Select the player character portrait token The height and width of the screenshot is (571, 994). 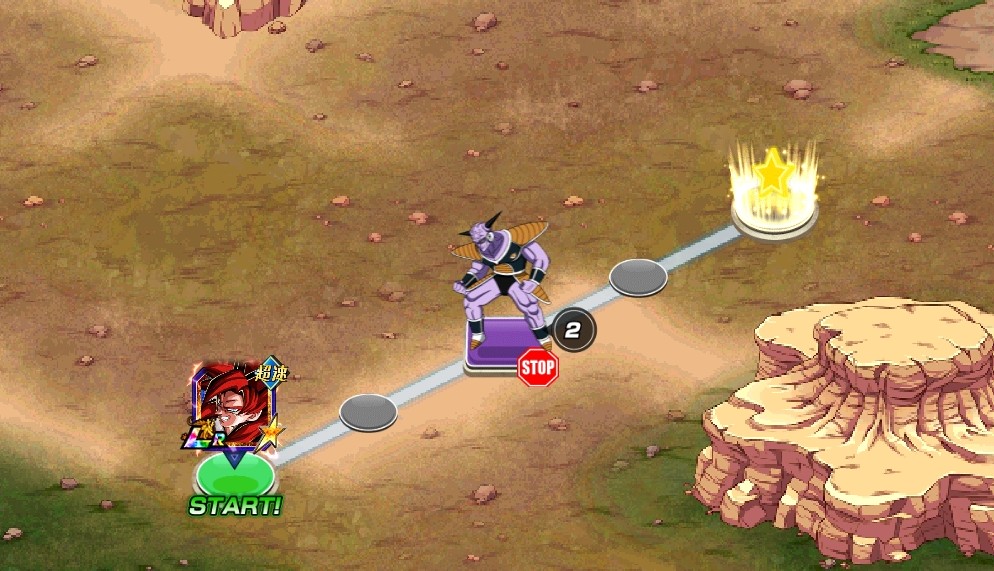tap(232, 405)
